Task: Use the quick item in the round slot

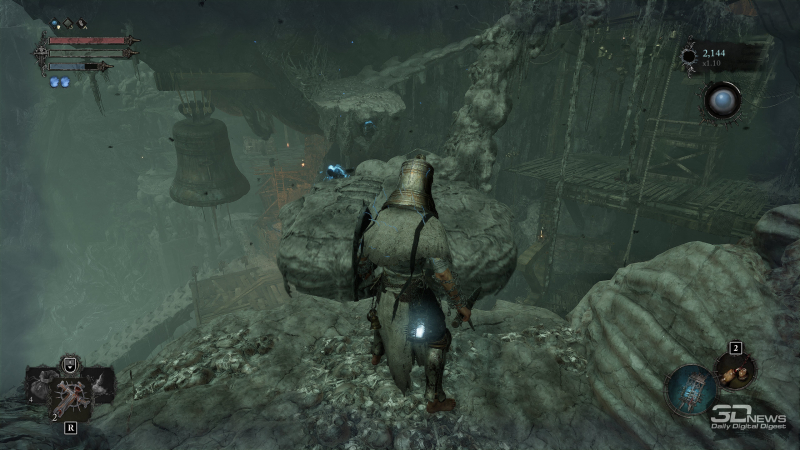Action: (735, 371)
